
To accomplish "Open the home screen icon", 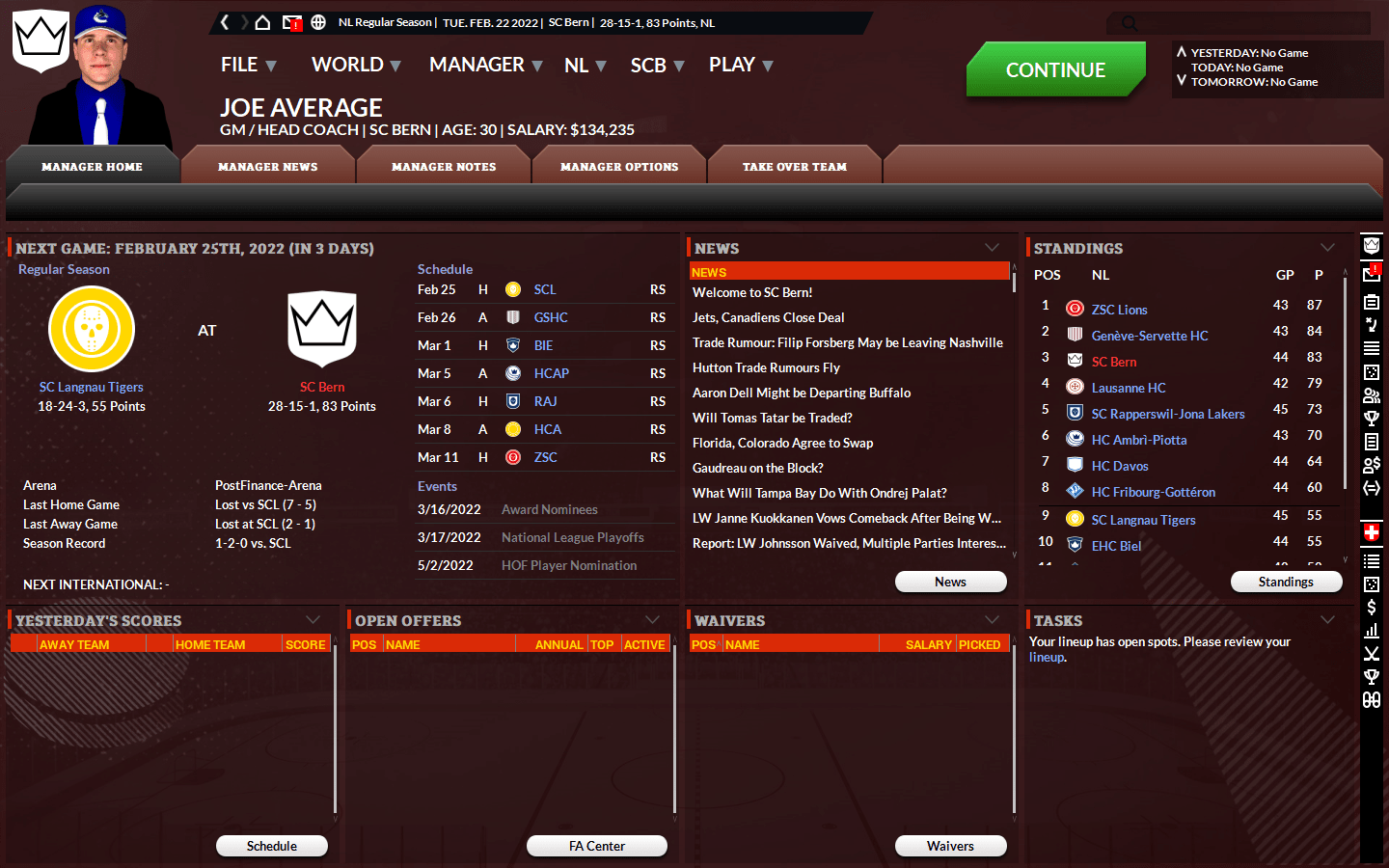I will [262, 21].
